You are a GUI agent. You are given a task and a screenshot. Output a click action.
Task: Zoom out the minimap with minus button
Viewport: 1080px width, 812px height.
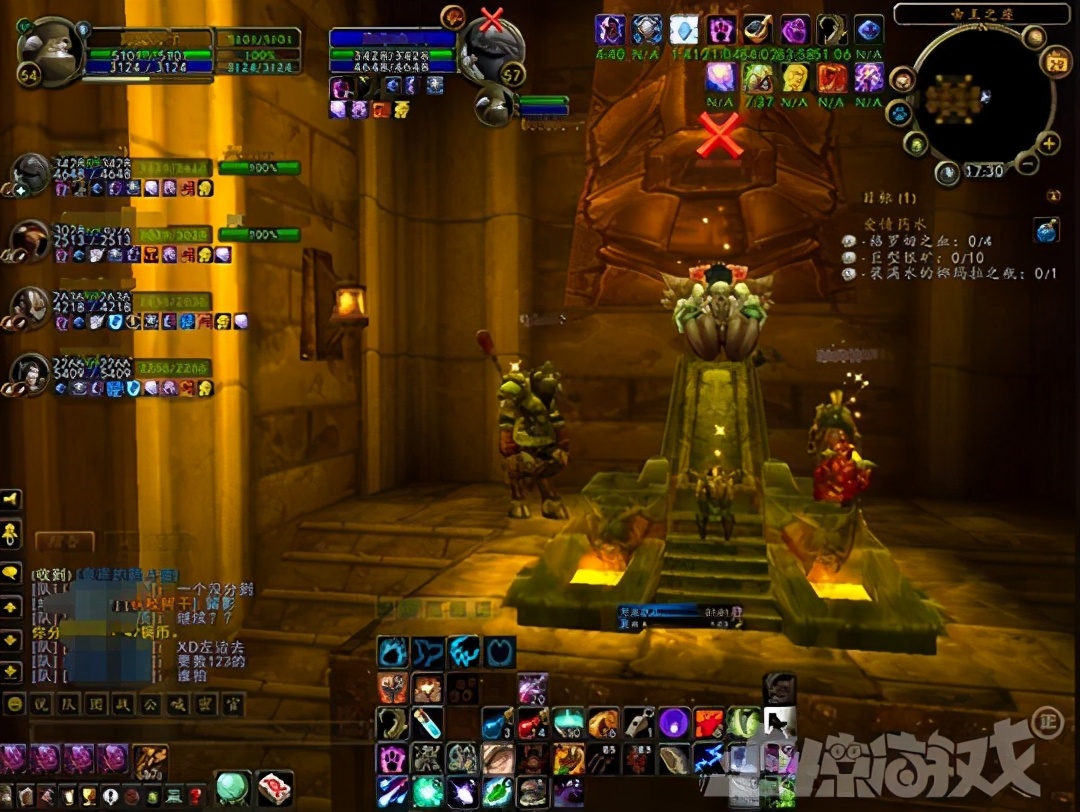[1027, 163]
